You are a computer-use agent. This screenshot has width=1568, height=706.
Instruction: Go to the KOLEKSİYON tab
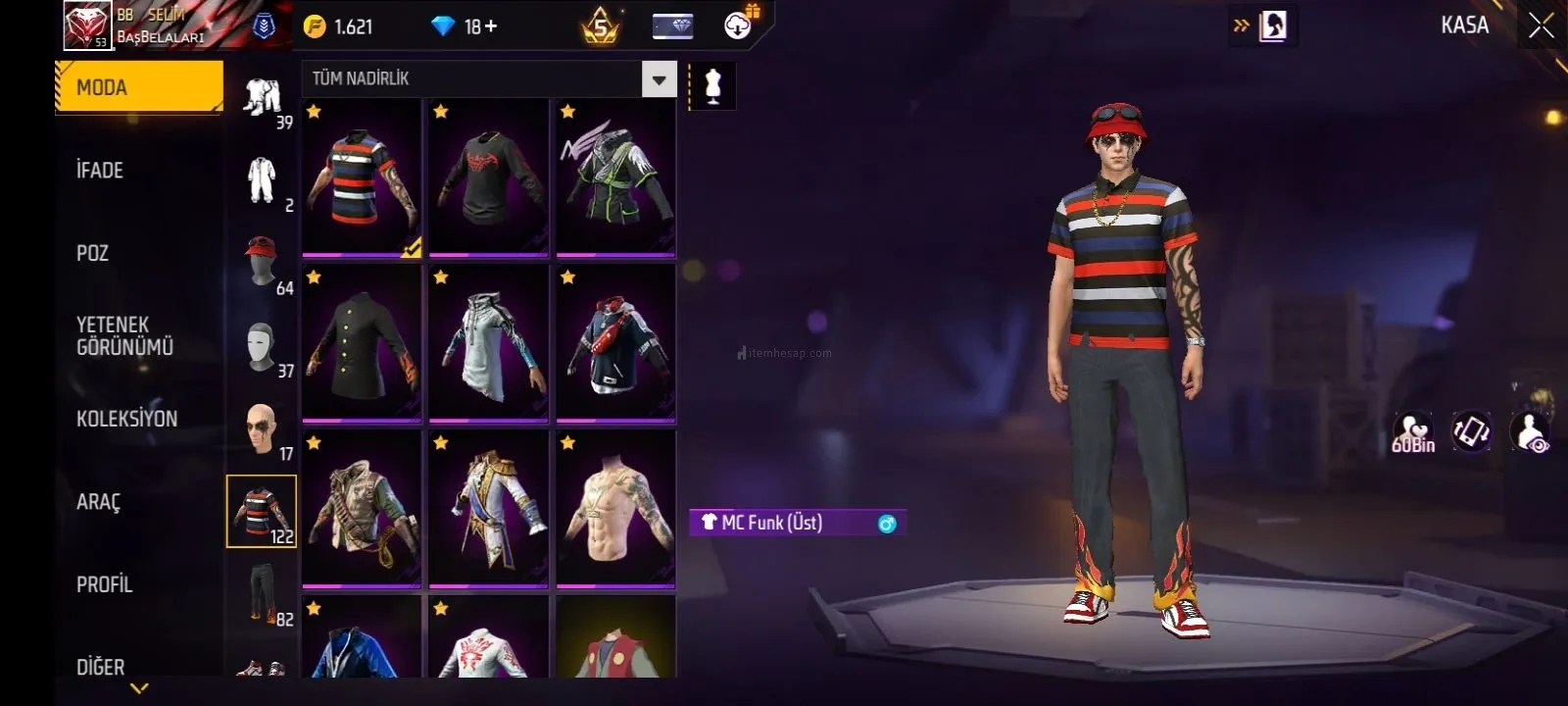coord(126,419)
